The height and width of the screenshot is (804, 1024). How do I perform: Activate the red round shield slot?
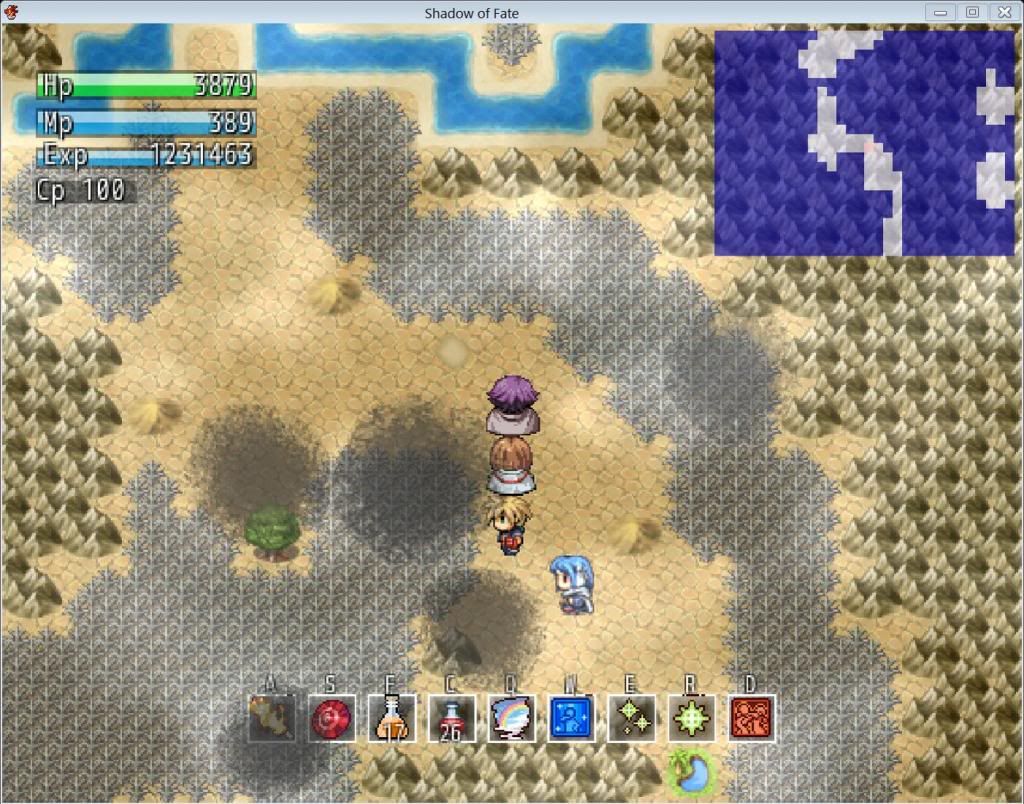pyautogui.click(x=331, y=718)
